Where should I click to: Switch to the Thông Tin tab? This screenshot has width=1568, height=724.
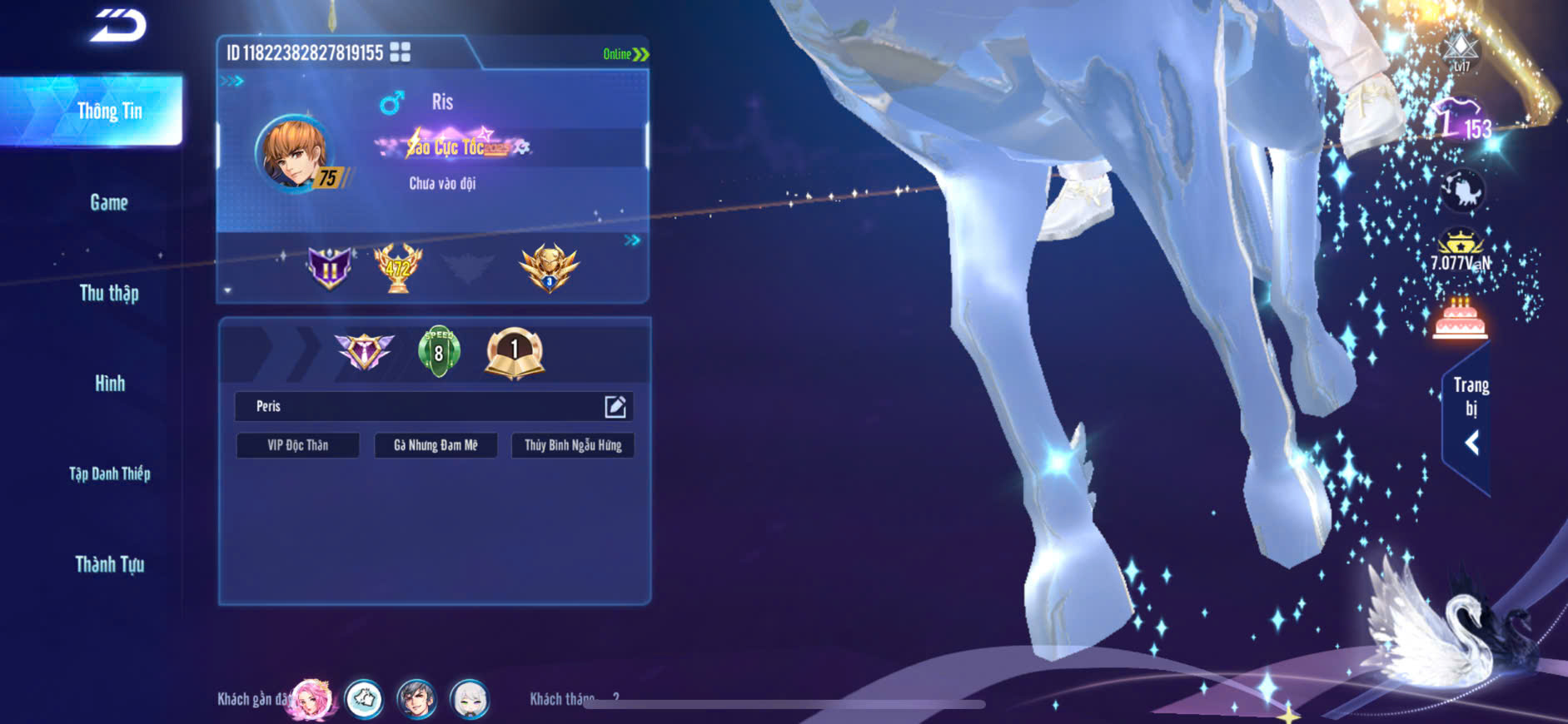pos(109,112)
